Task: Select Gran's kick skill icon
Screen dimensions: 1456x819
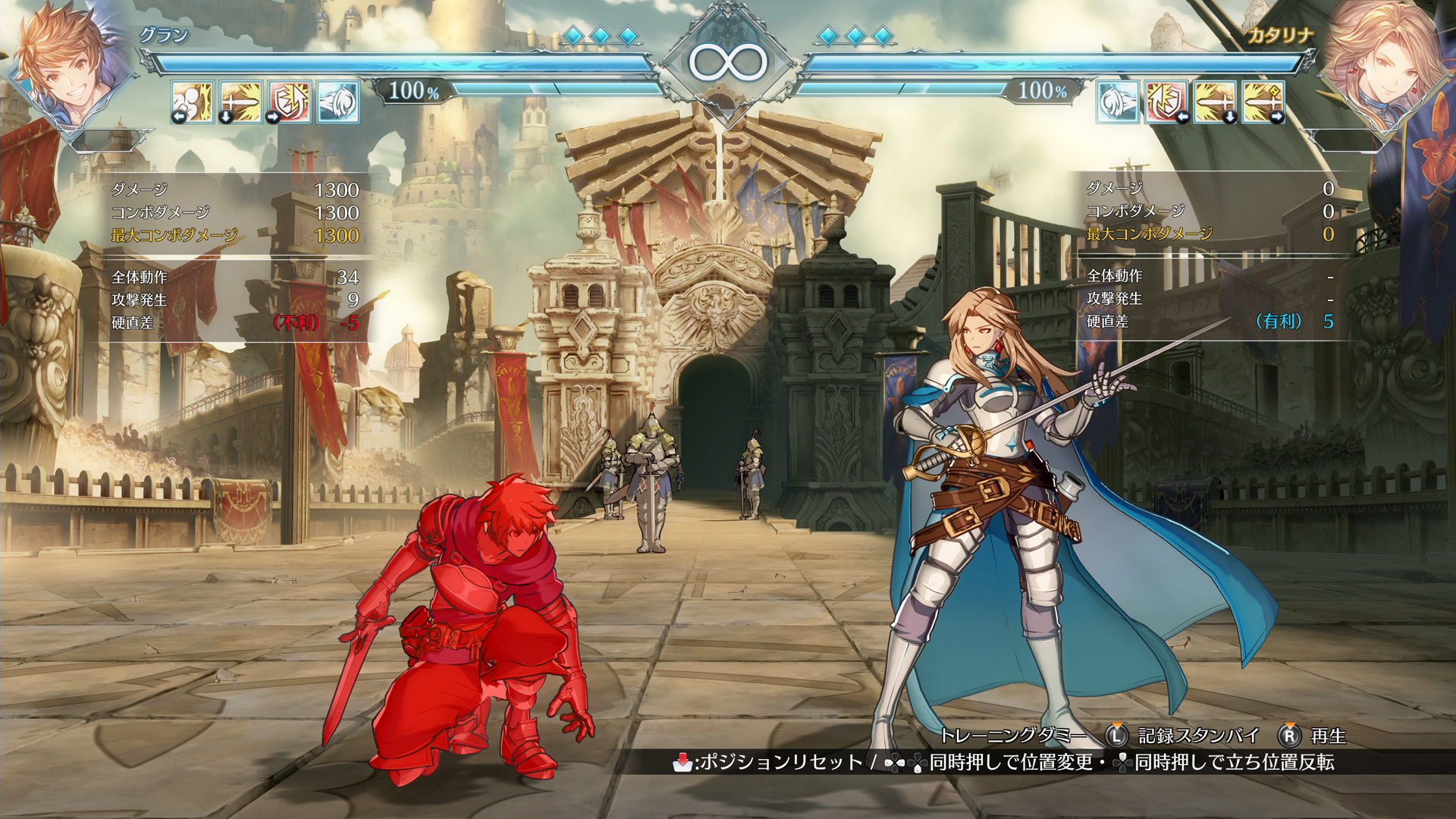Action: click(x=193, y=102)
